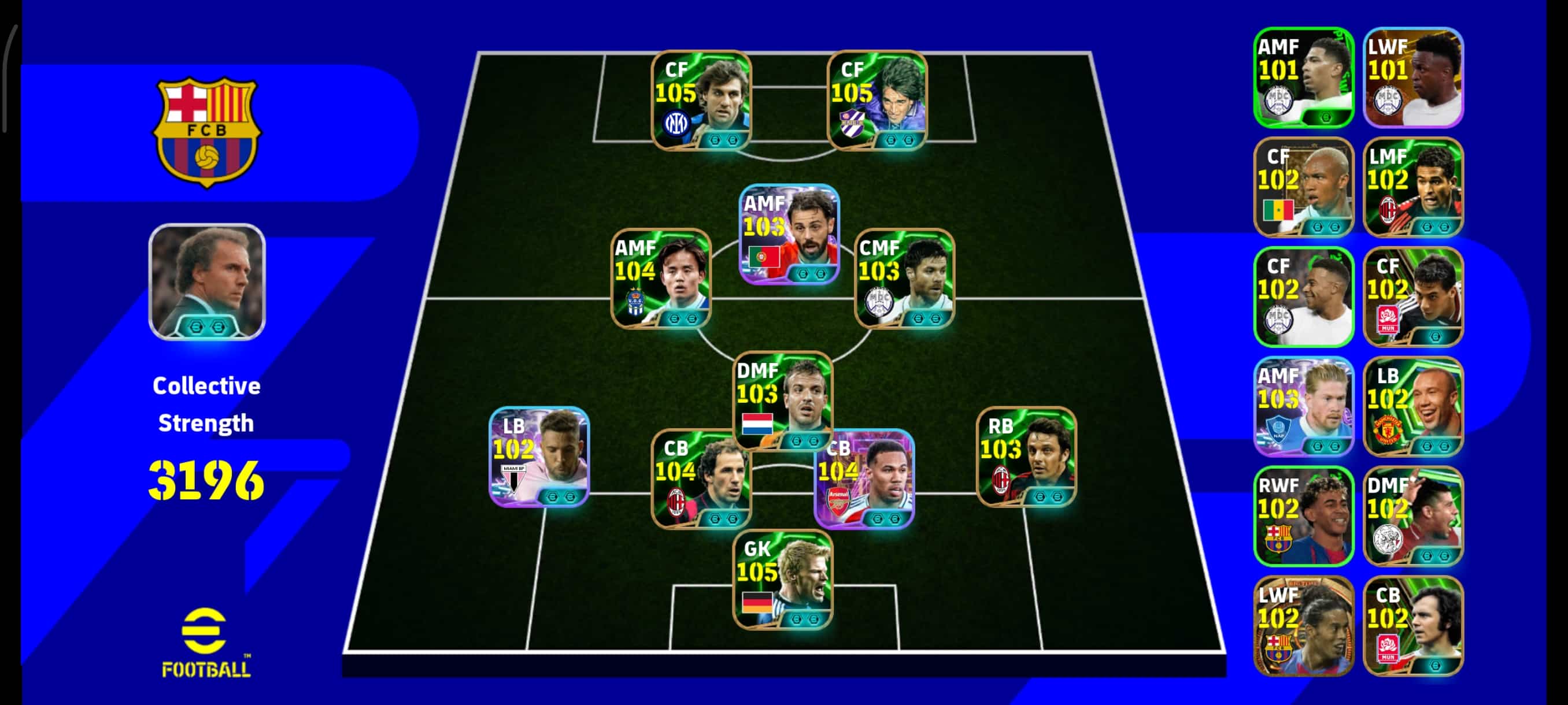Choose the CF 105 card with purple crest
The width and height of the screenshot is (1568, 705).
click(877, 101)
